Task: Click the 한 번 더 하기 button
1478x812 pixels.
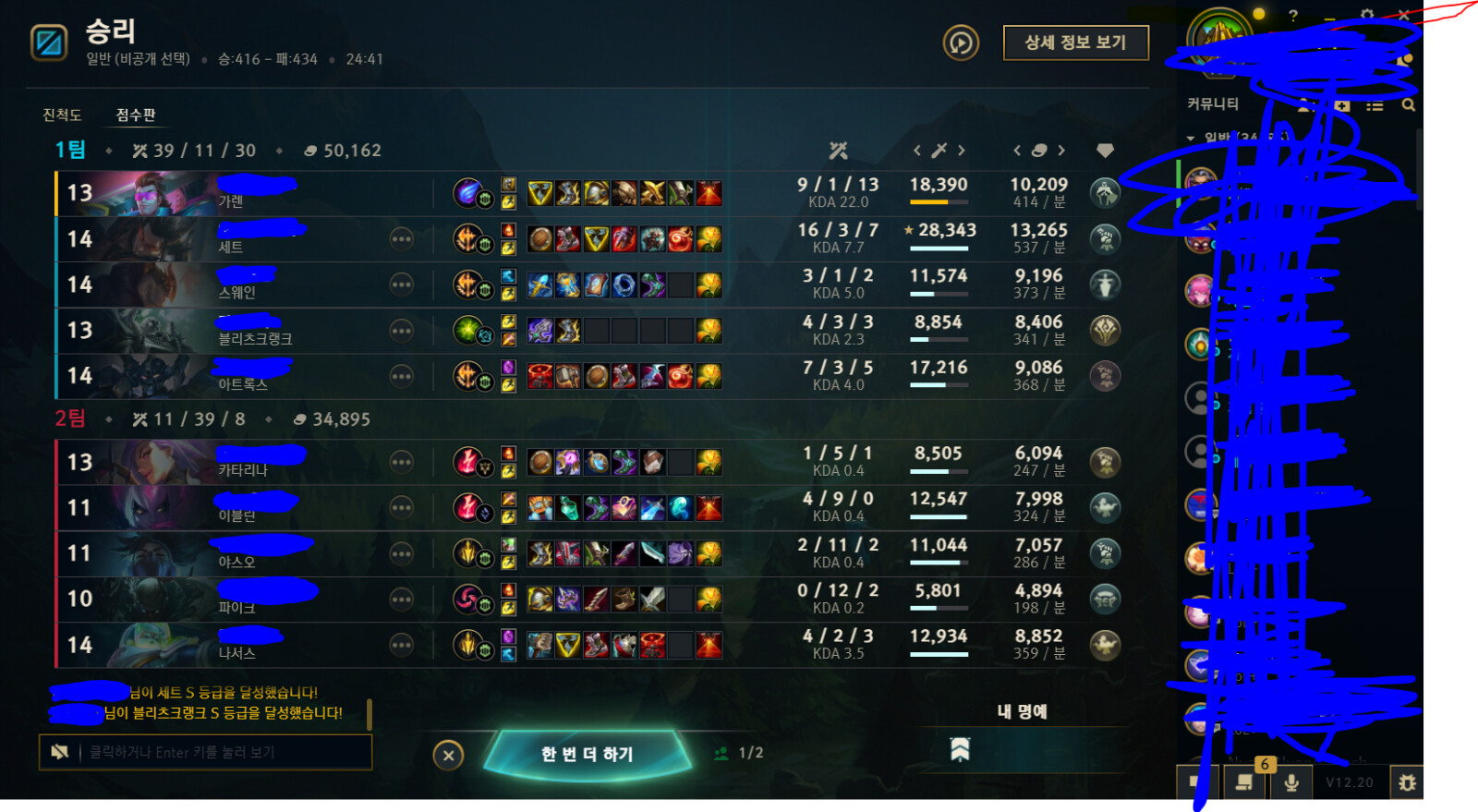Action: pyautogui.click(x=587, y=754)
